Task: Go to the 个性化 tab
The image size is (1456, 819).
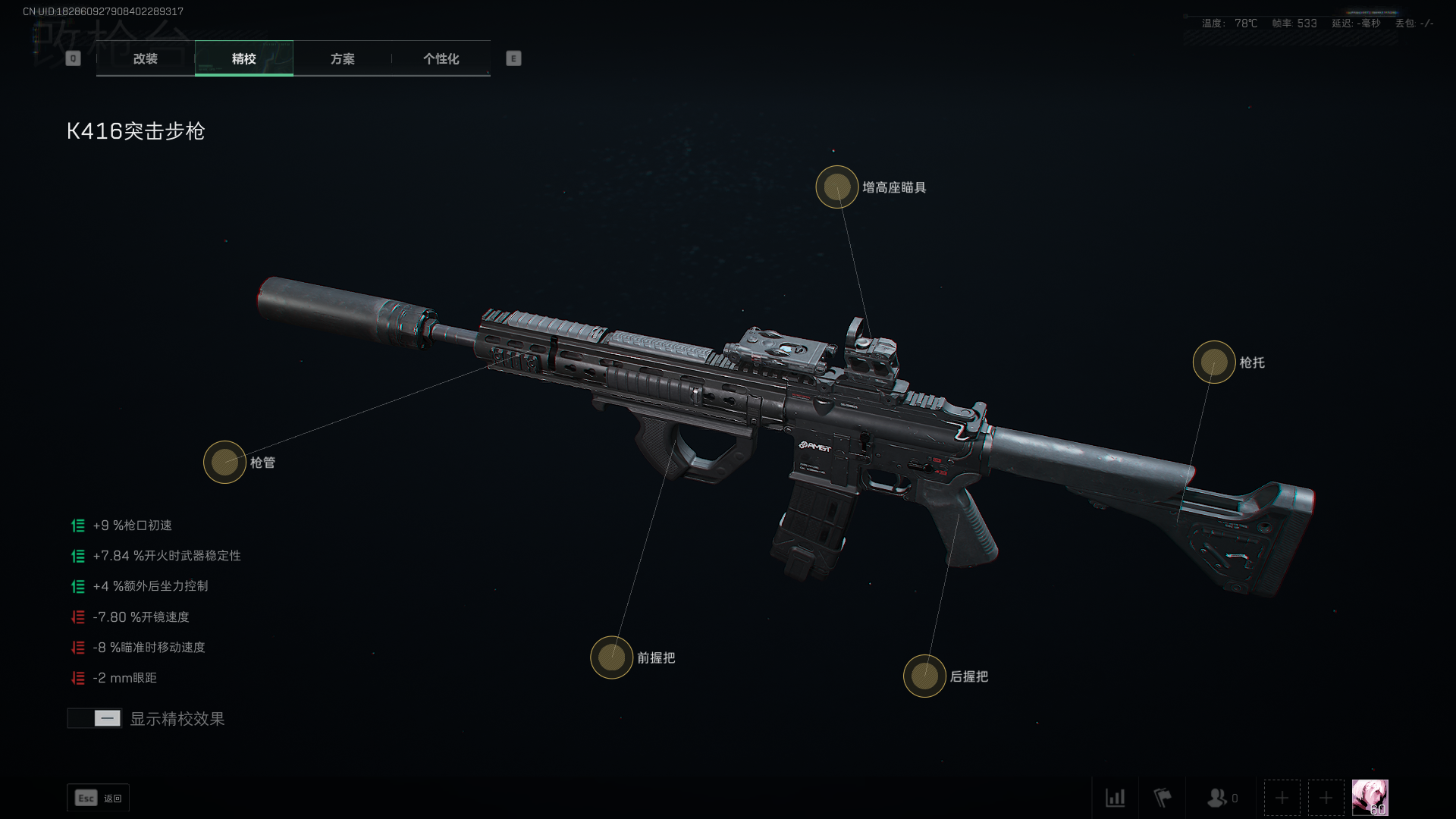Action: pyautogui.click(x=441, y=58)
